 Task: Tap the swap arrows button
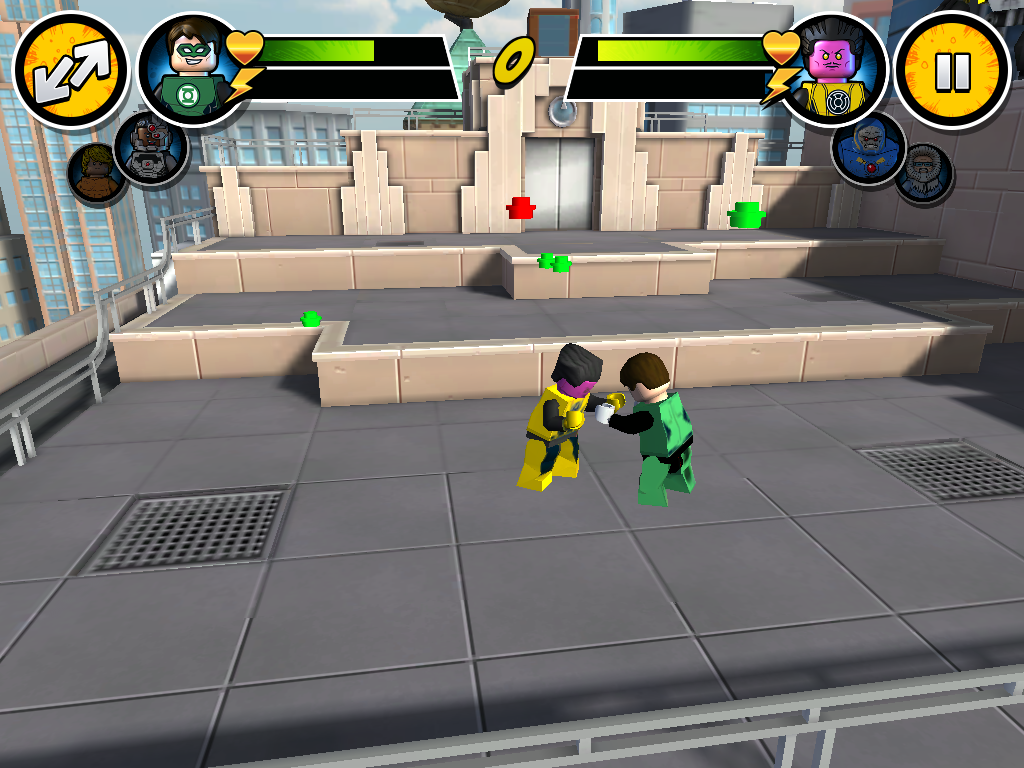point(70,72)
